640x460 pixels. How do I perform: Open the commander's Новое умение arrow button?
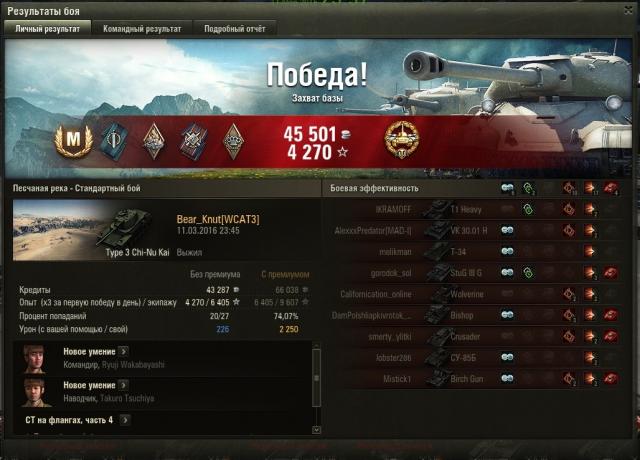pos(123,352)
